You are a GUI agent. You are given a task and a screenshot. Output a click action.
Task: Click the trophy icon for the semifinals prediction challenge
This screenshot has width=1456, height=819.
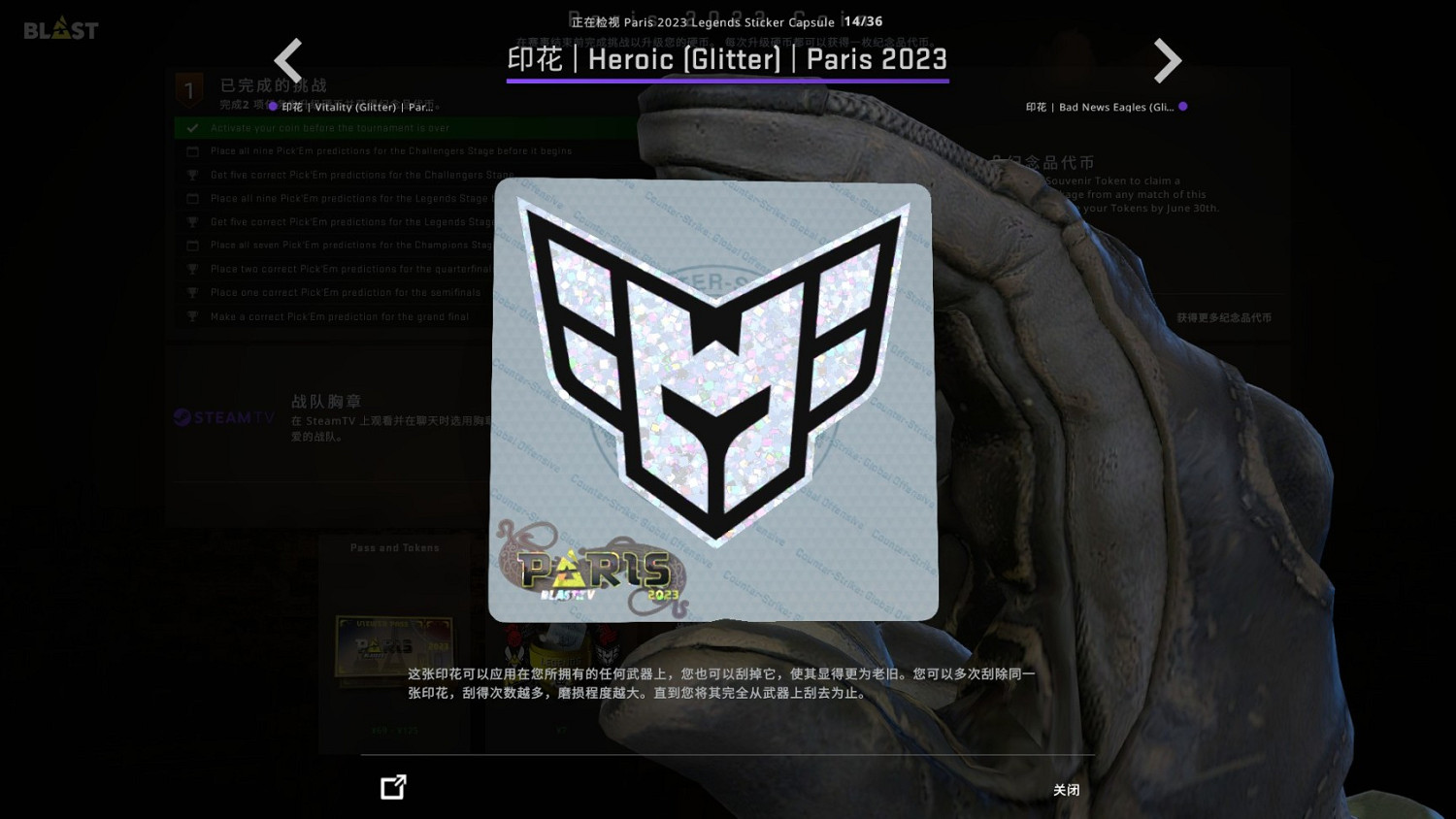(x=192, y=292)
